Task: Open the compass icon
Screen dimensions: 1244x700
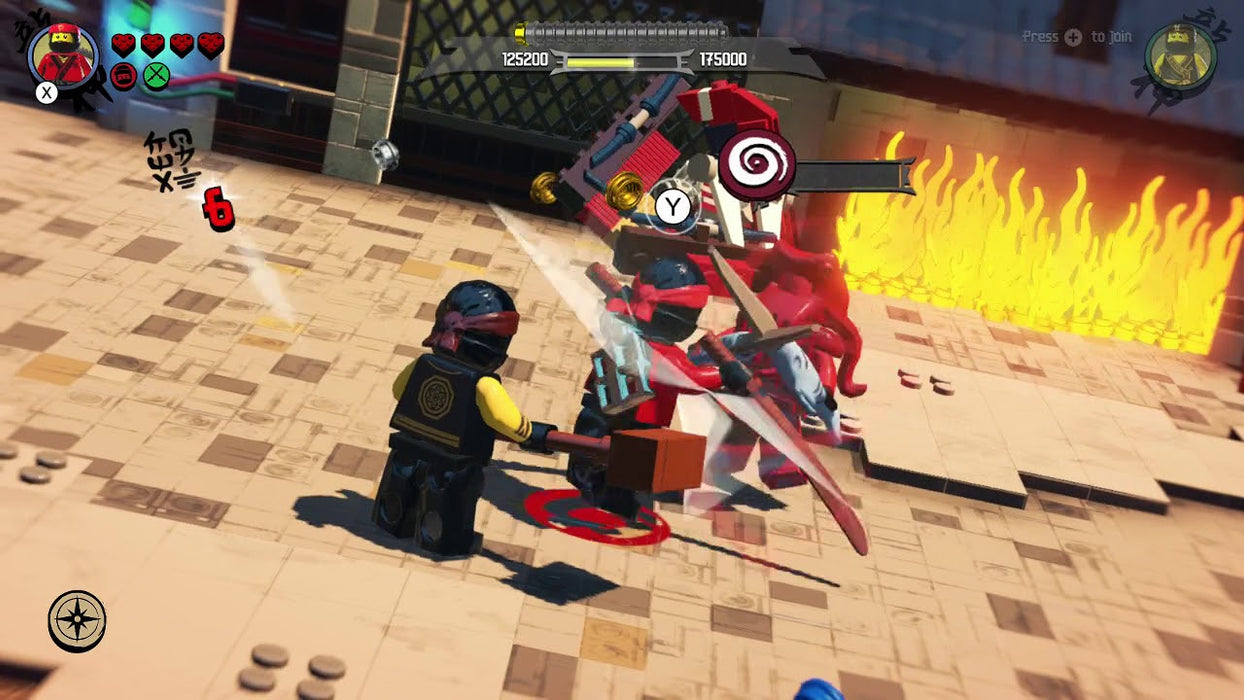Action: pyautogui.click(x=77, y=620)
